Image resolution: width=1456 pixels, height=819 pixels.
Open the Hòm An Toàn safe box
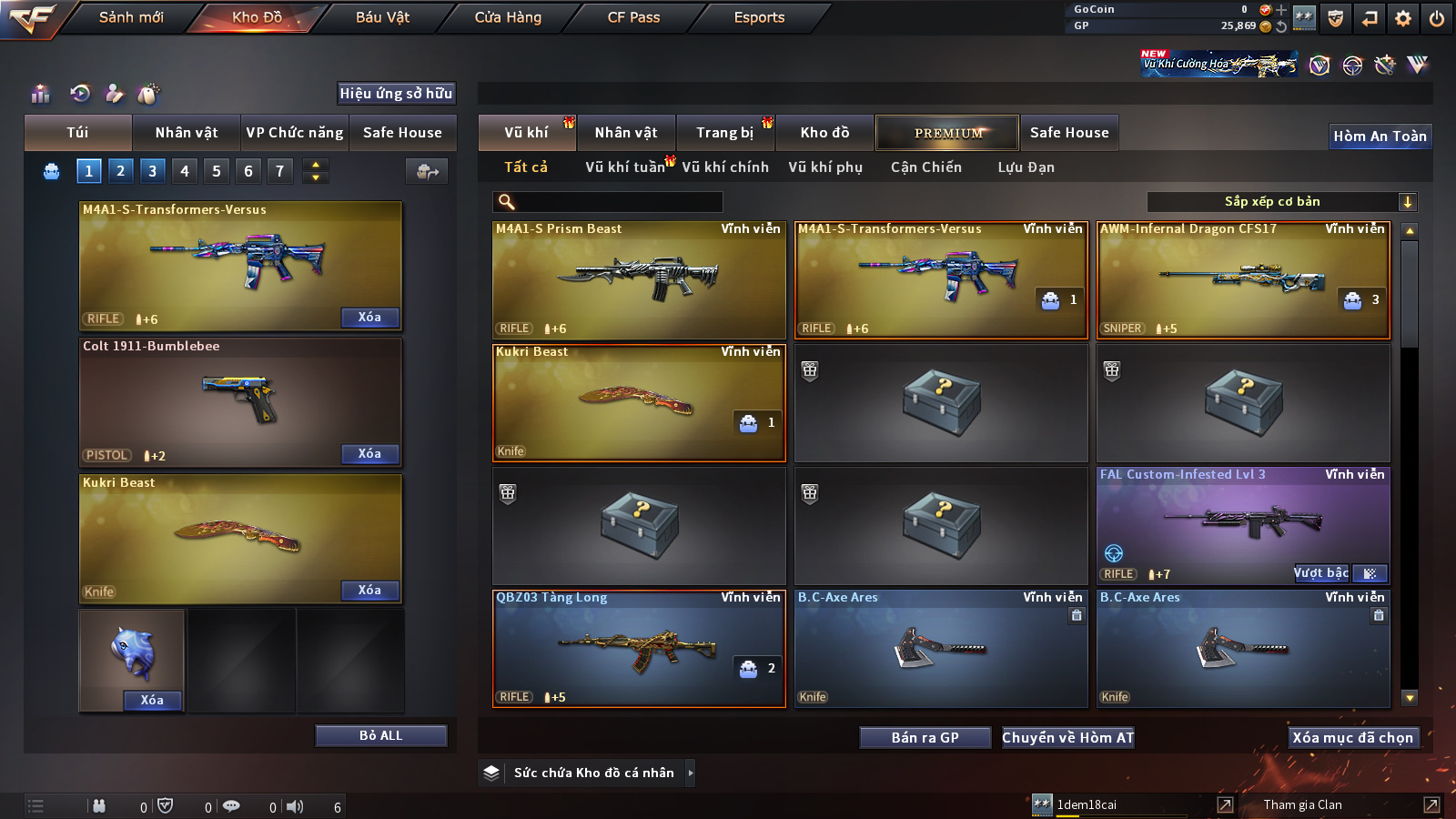1380,136
